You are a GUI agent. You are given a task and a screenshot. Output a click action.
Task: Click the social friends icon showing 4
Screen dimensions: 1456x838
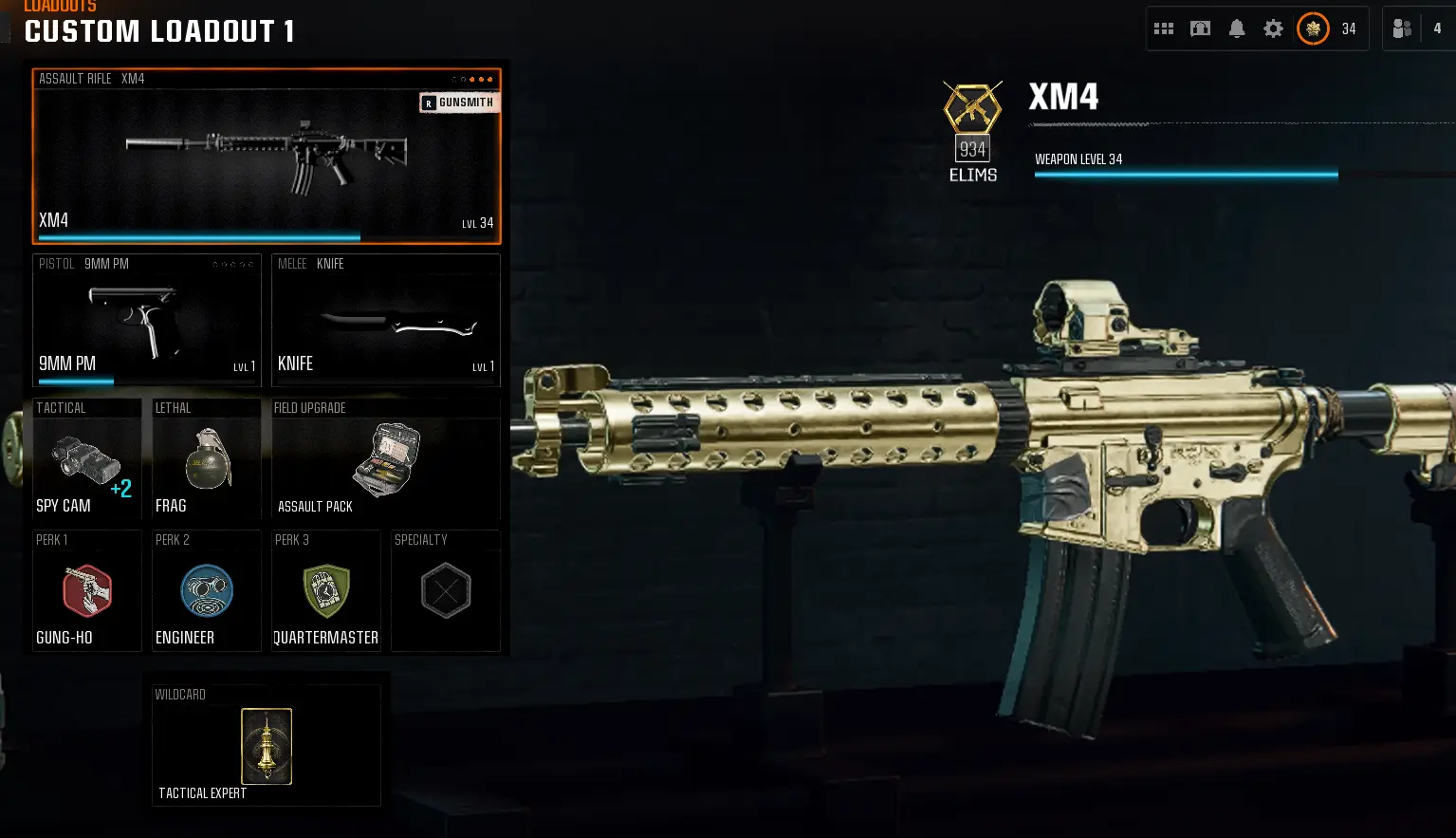pos(1403,28)
